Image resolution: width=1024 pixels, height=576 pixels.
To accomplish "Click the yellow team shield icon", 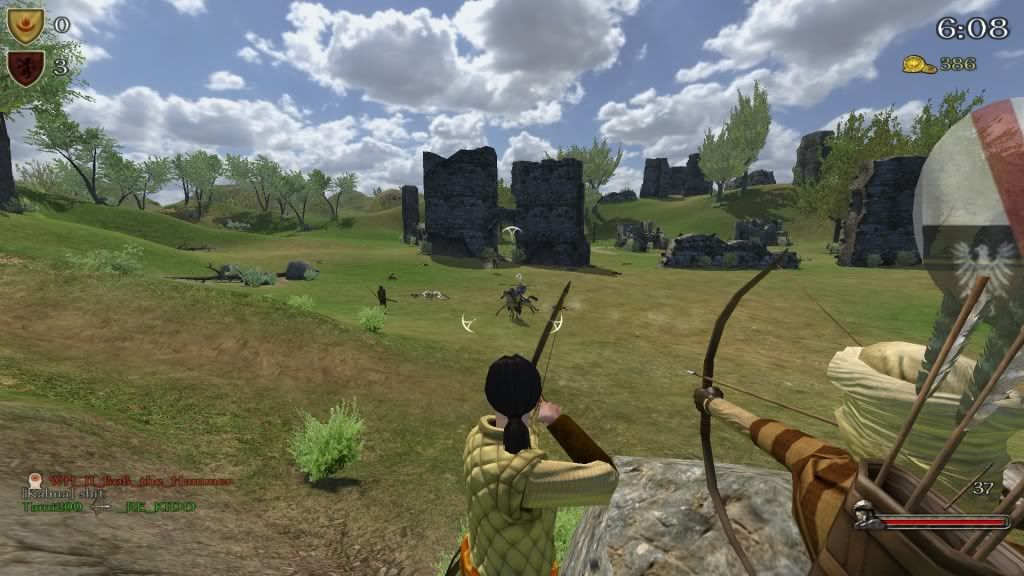I will click(x=26, y=26).
